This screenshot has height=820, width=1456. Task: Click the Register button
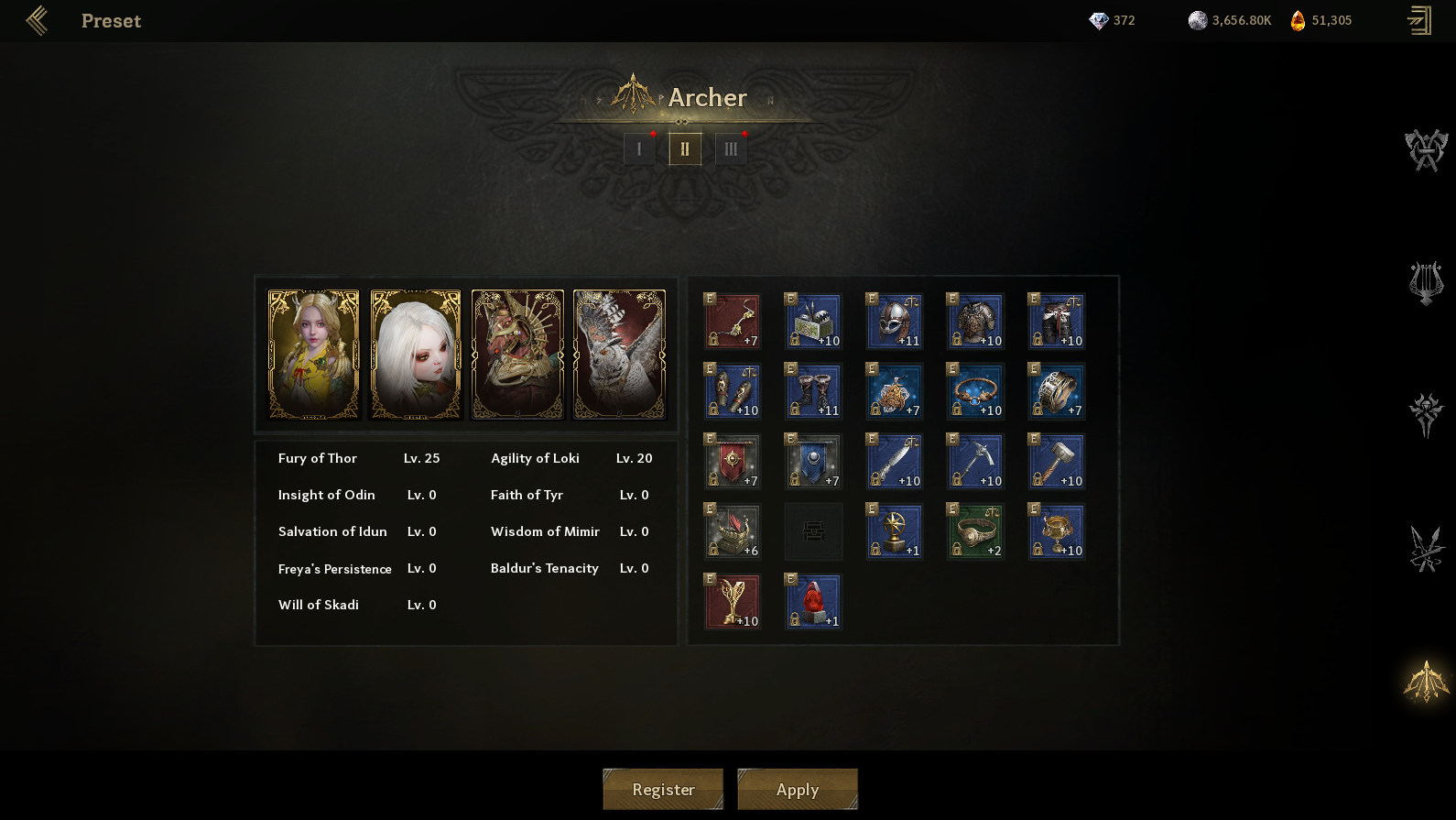[x=663, y=789]
